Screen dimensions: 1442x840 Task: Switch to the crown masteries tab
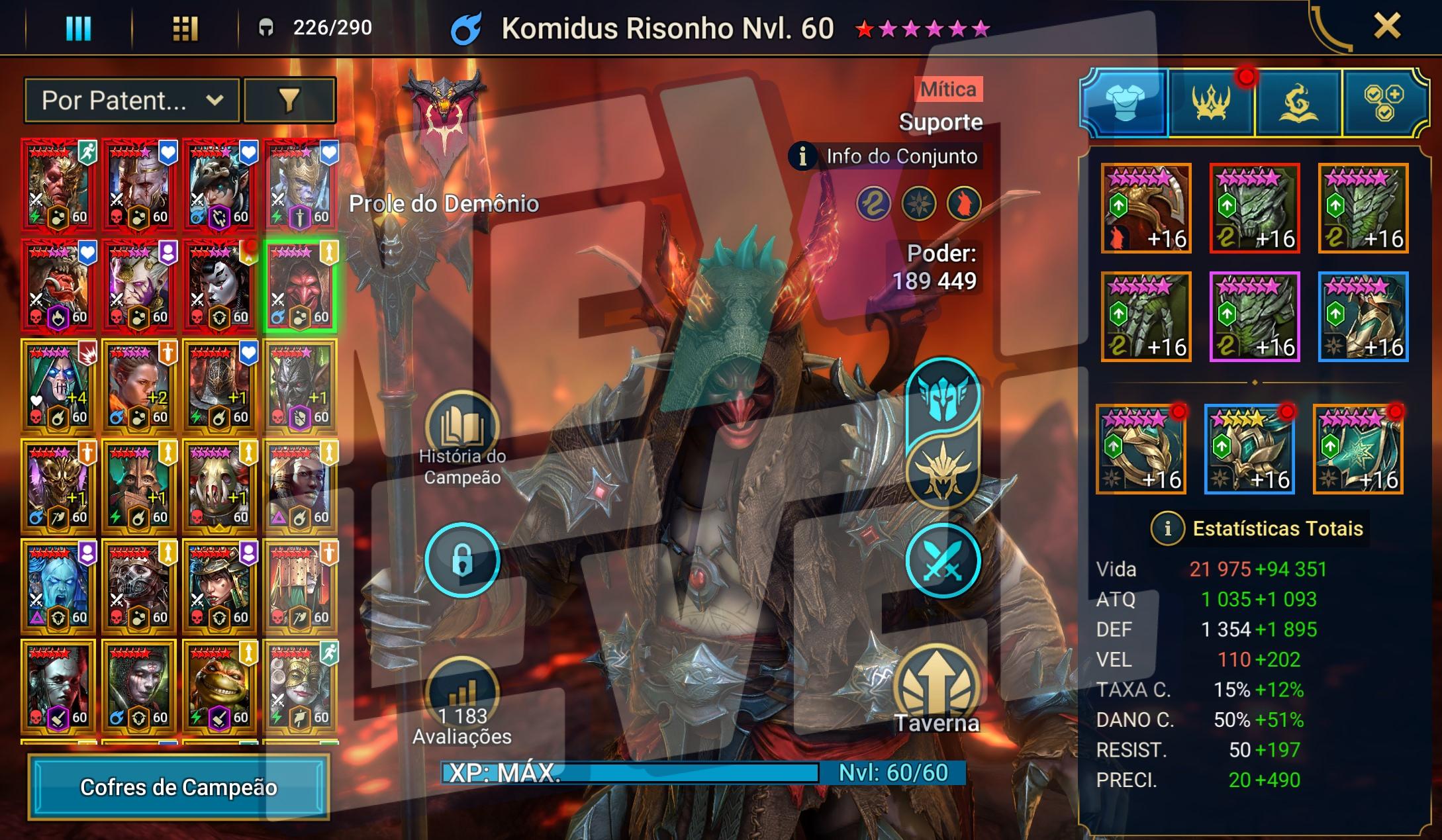(1211, 103)
